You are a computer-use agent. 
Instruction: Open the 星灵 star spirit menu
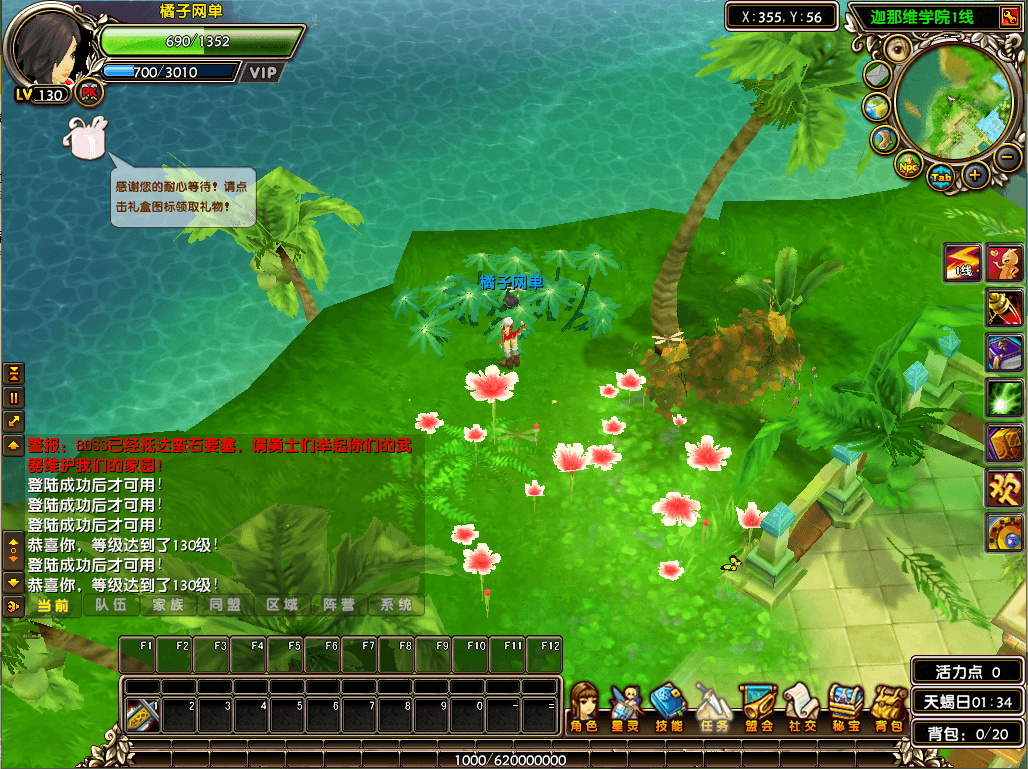[x=625, y=707]
